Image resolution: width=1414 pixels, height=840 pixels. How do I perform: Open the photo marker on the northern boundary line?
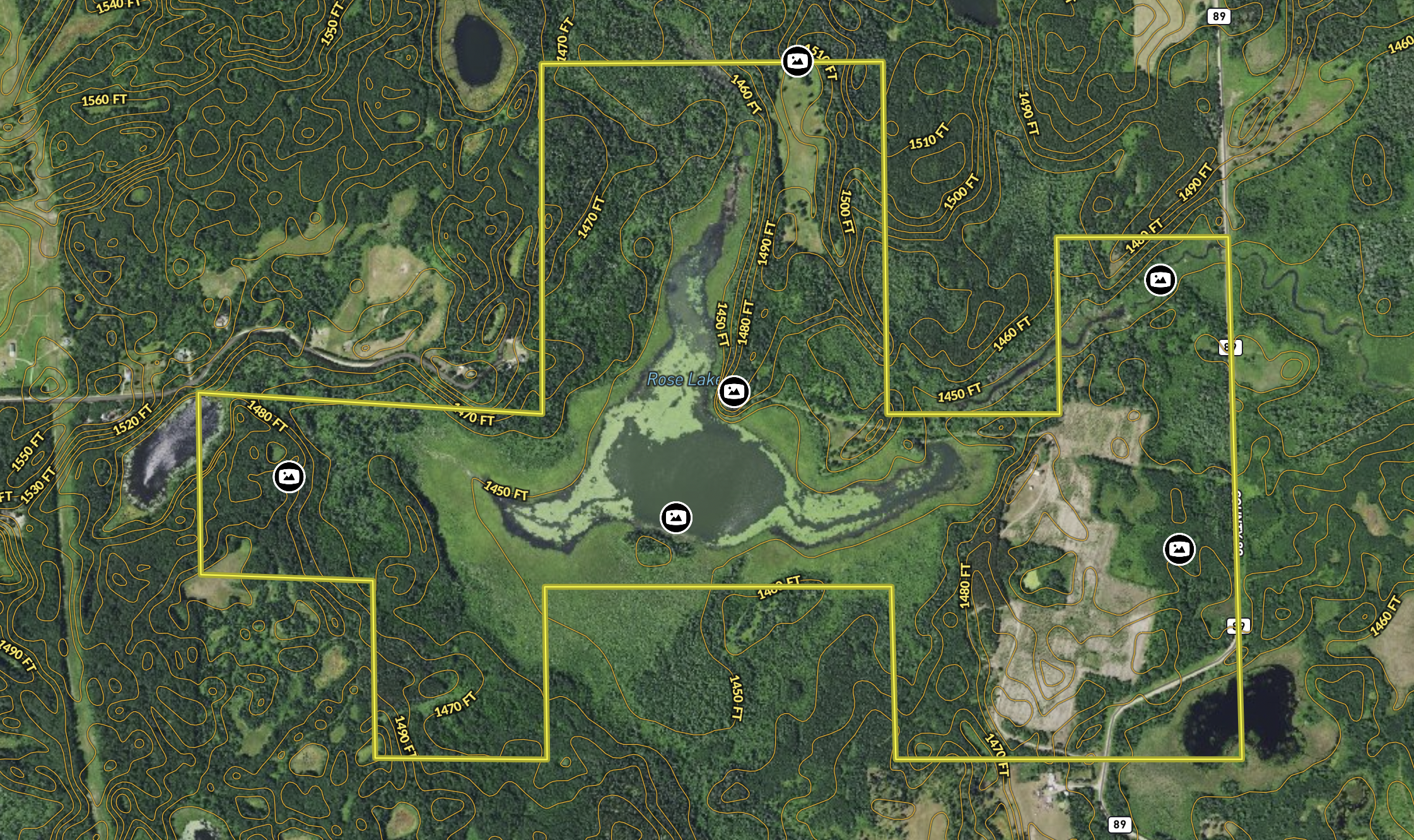pos(797,61)
